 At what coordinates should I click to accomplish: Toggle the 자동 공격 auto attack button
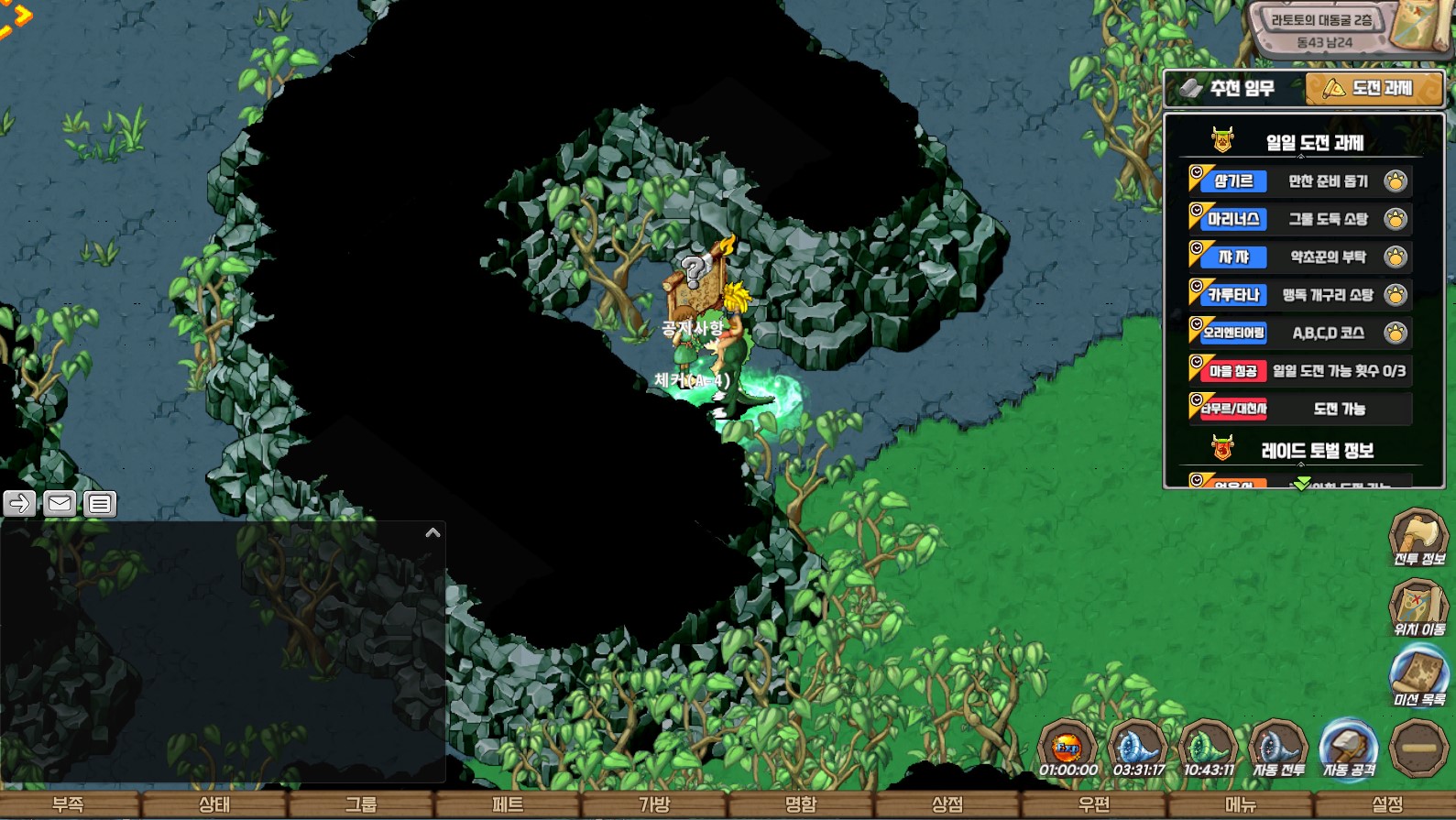[1349, 749]
